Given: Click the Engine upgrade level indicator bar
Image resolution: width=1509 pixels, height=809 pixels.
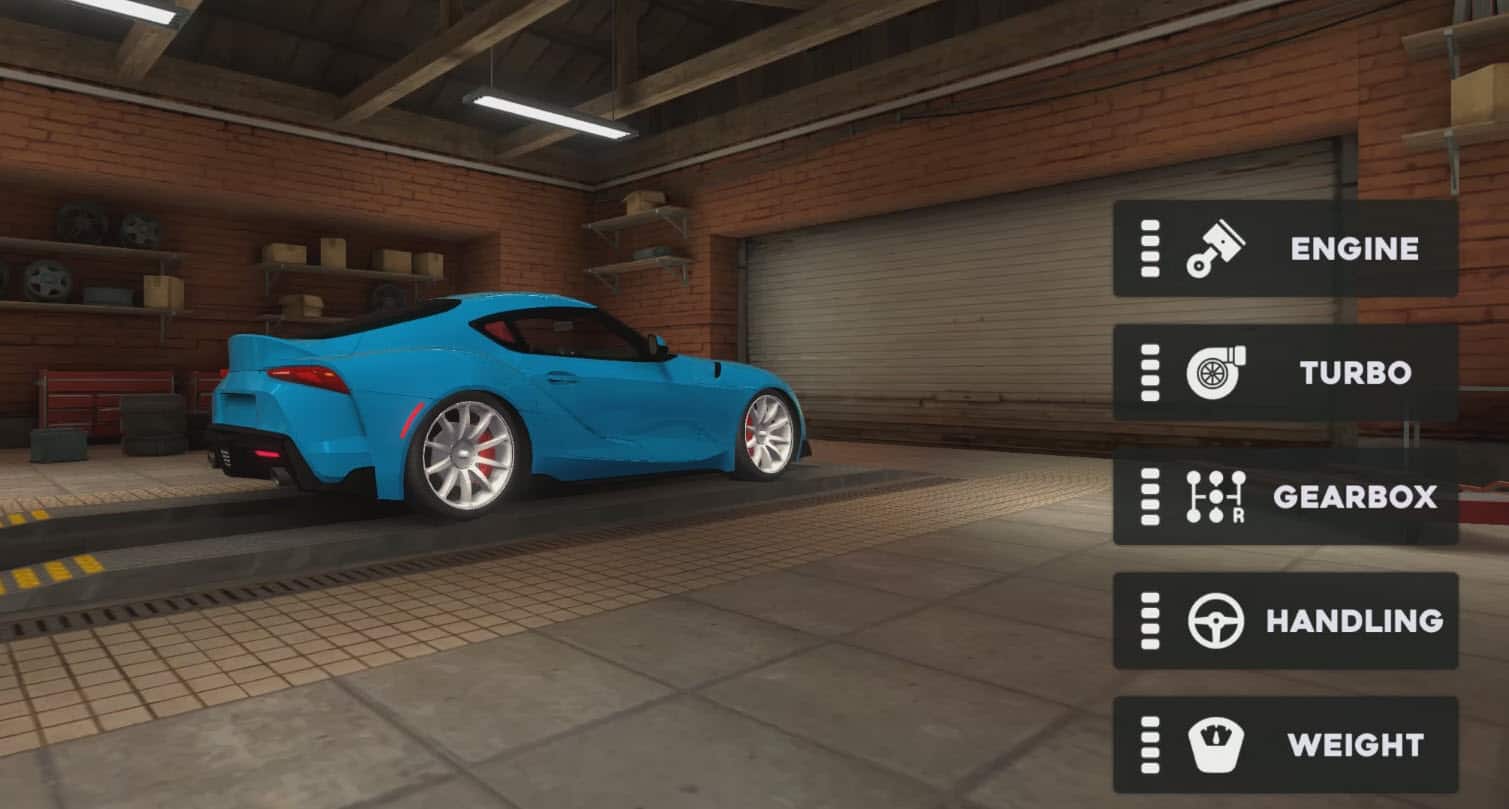Looking at the screenshot, I should [x=1148, y=248].
